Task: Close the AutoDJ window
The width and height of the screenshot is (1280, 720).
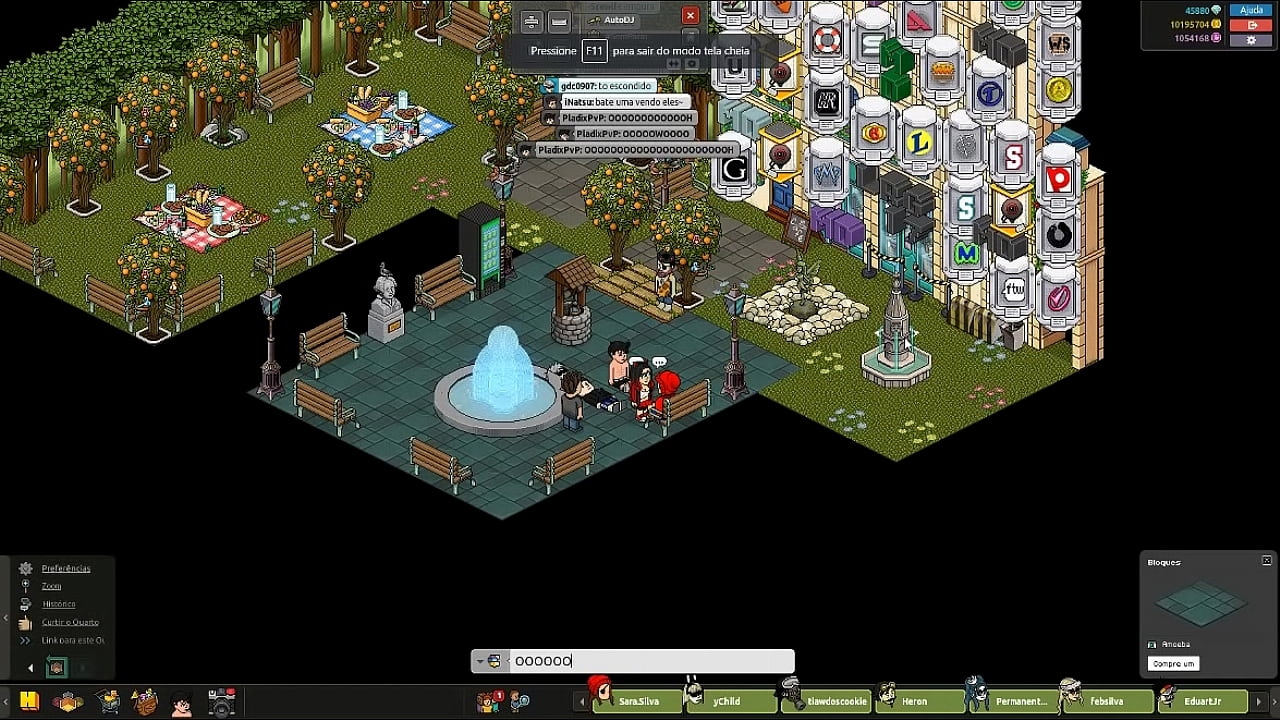Action: point(690,16)
